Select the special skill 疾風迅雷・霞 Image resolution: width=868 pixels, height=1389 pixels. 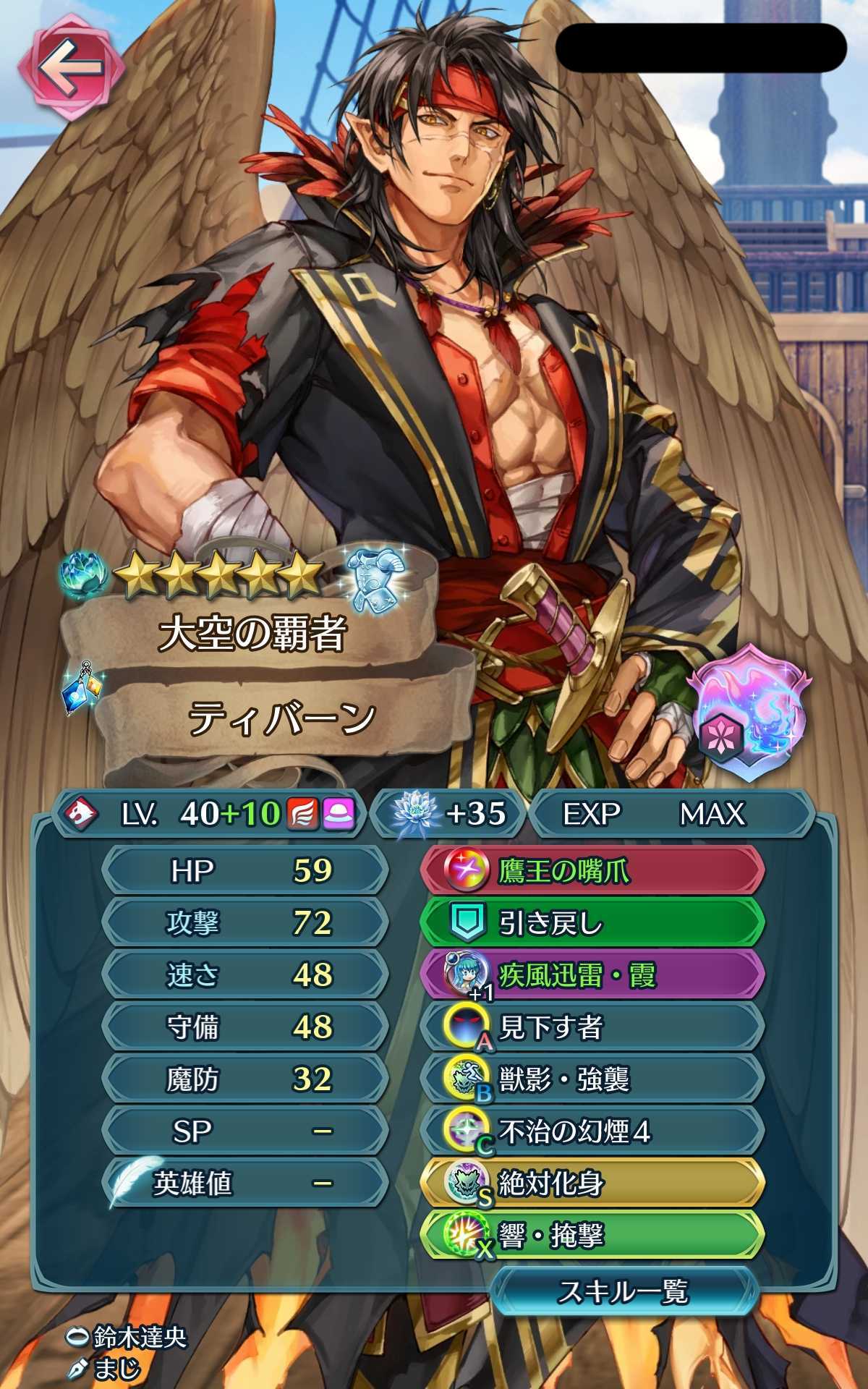(592, 975)
